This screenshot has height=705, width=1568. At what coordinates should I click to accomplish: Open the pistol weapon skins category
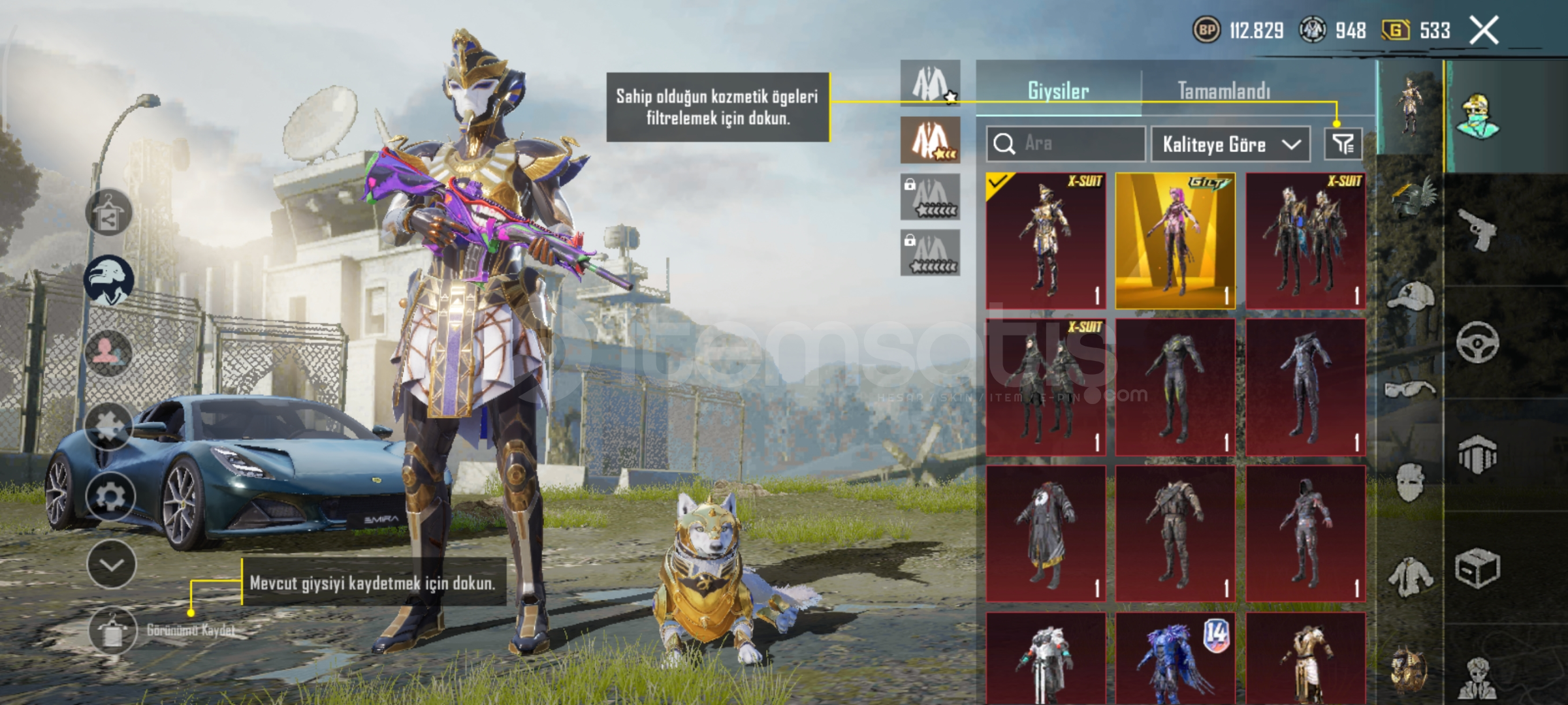coord(1477,229)
